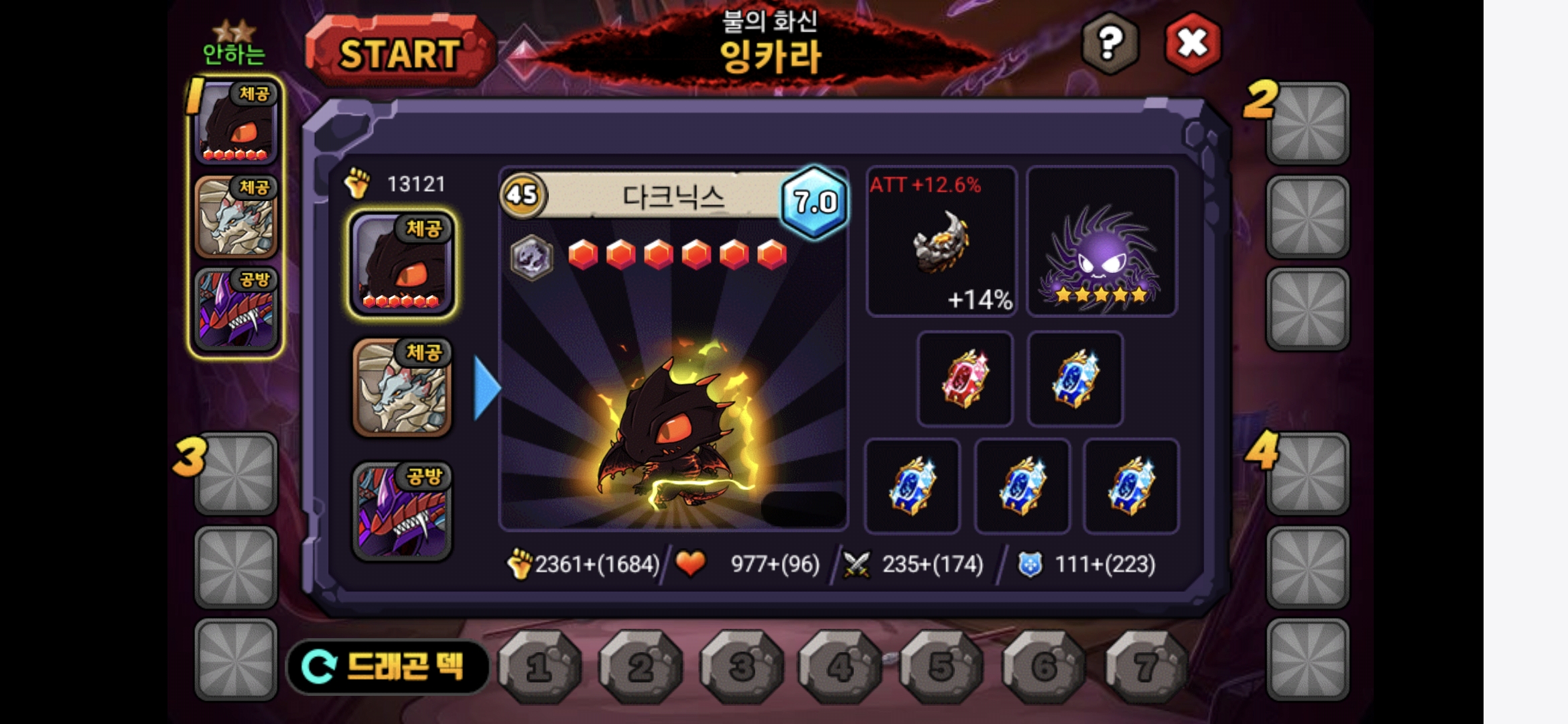Viewport: 1568px width, 724px height.
Task: Pick dragon deck preset 5
Action: 941,666
